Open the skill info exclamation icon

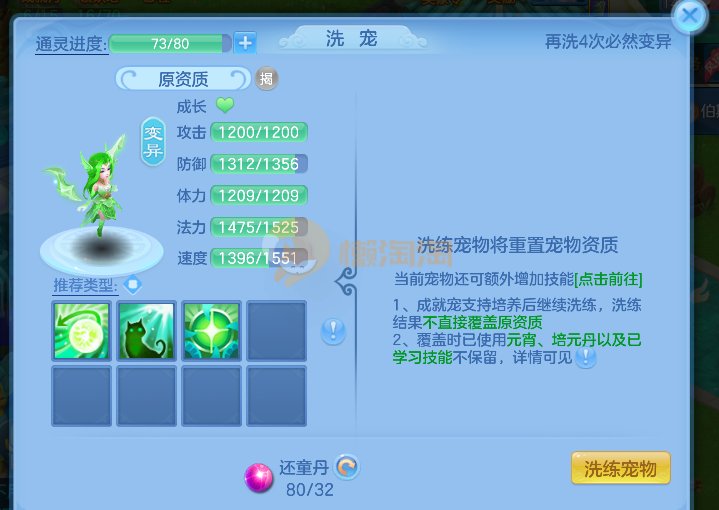point(333,331)
